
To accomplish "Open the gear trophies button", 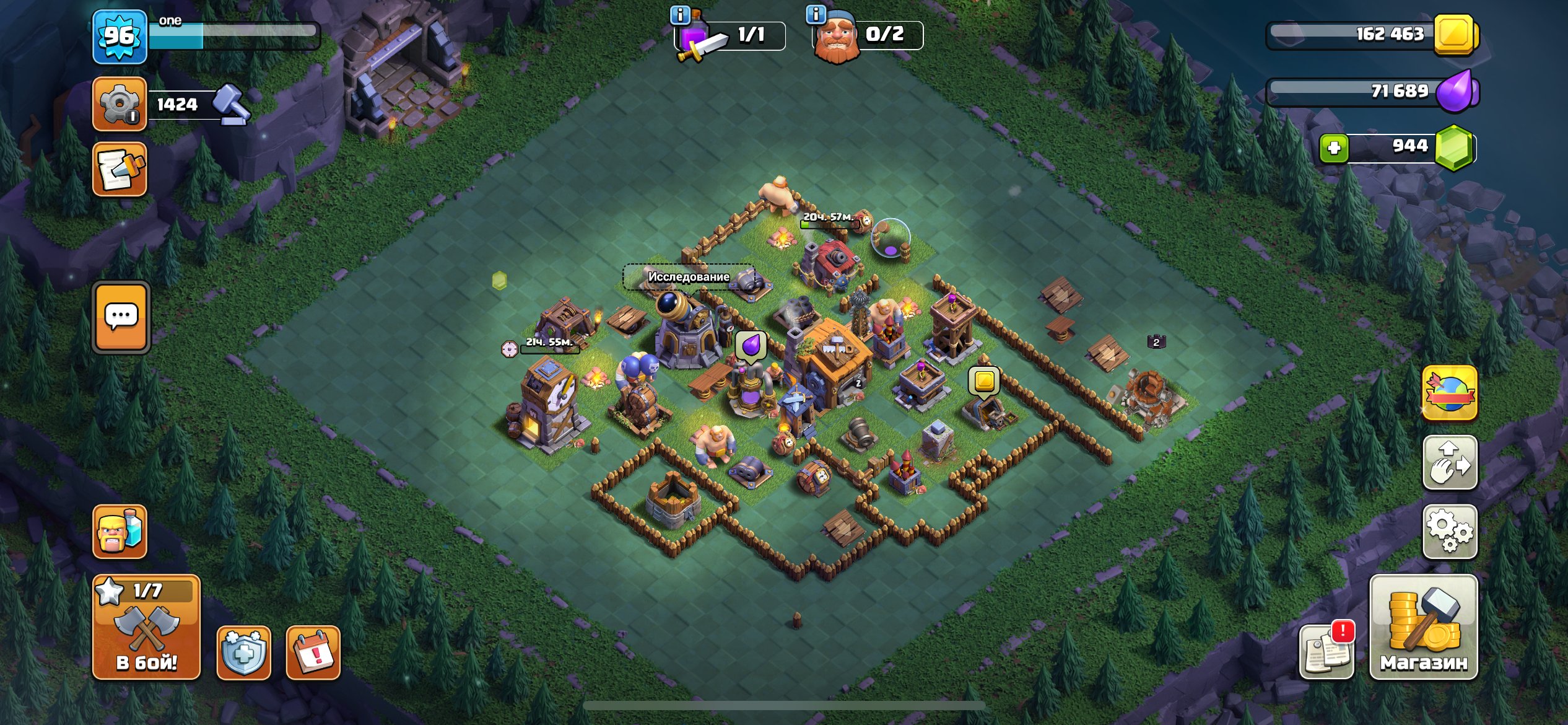I will 120,103.
